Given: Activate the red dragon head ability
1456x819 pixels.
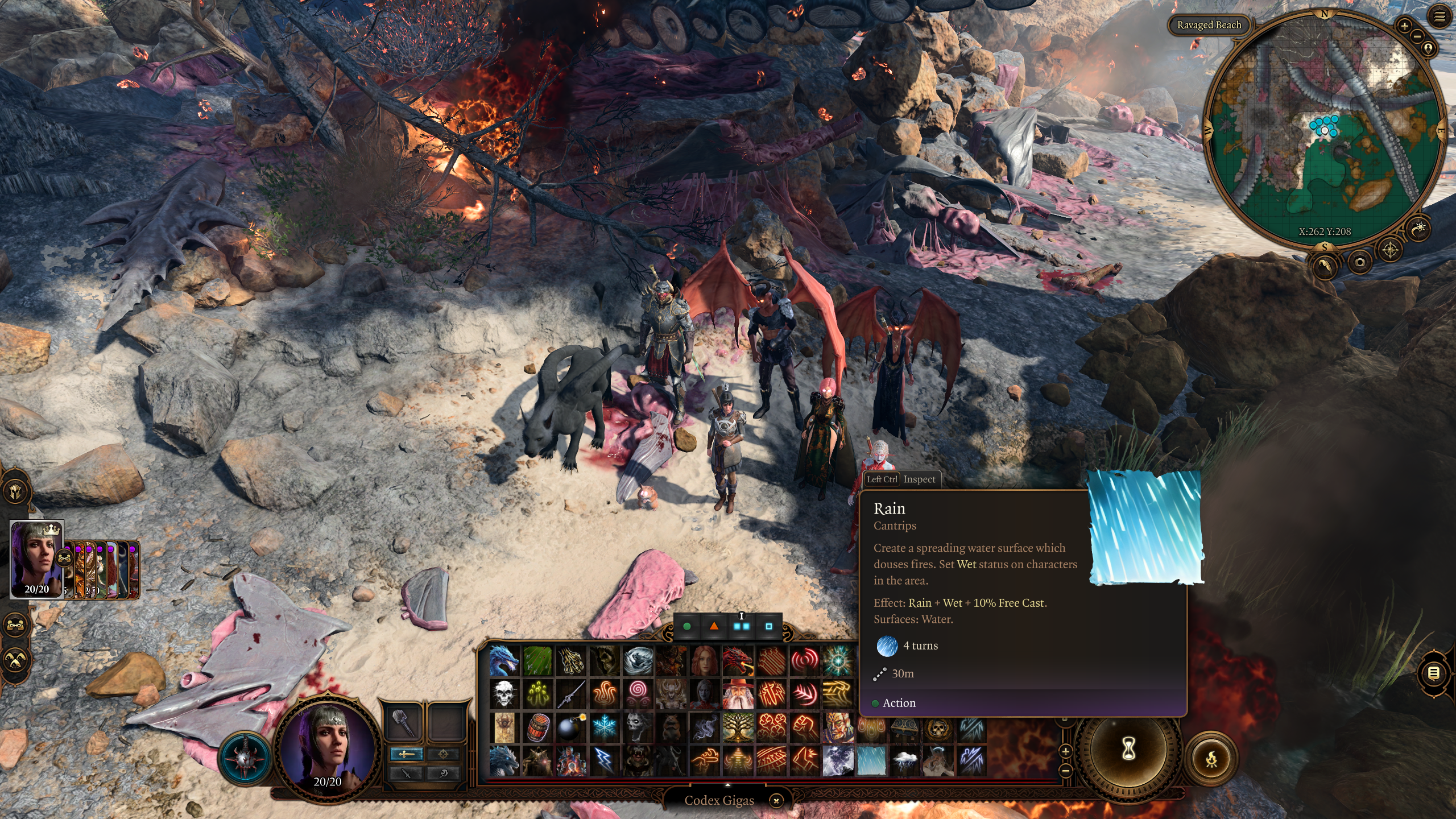Looking at the screenshot, I should pyautogui.click(x=737, y=661).
